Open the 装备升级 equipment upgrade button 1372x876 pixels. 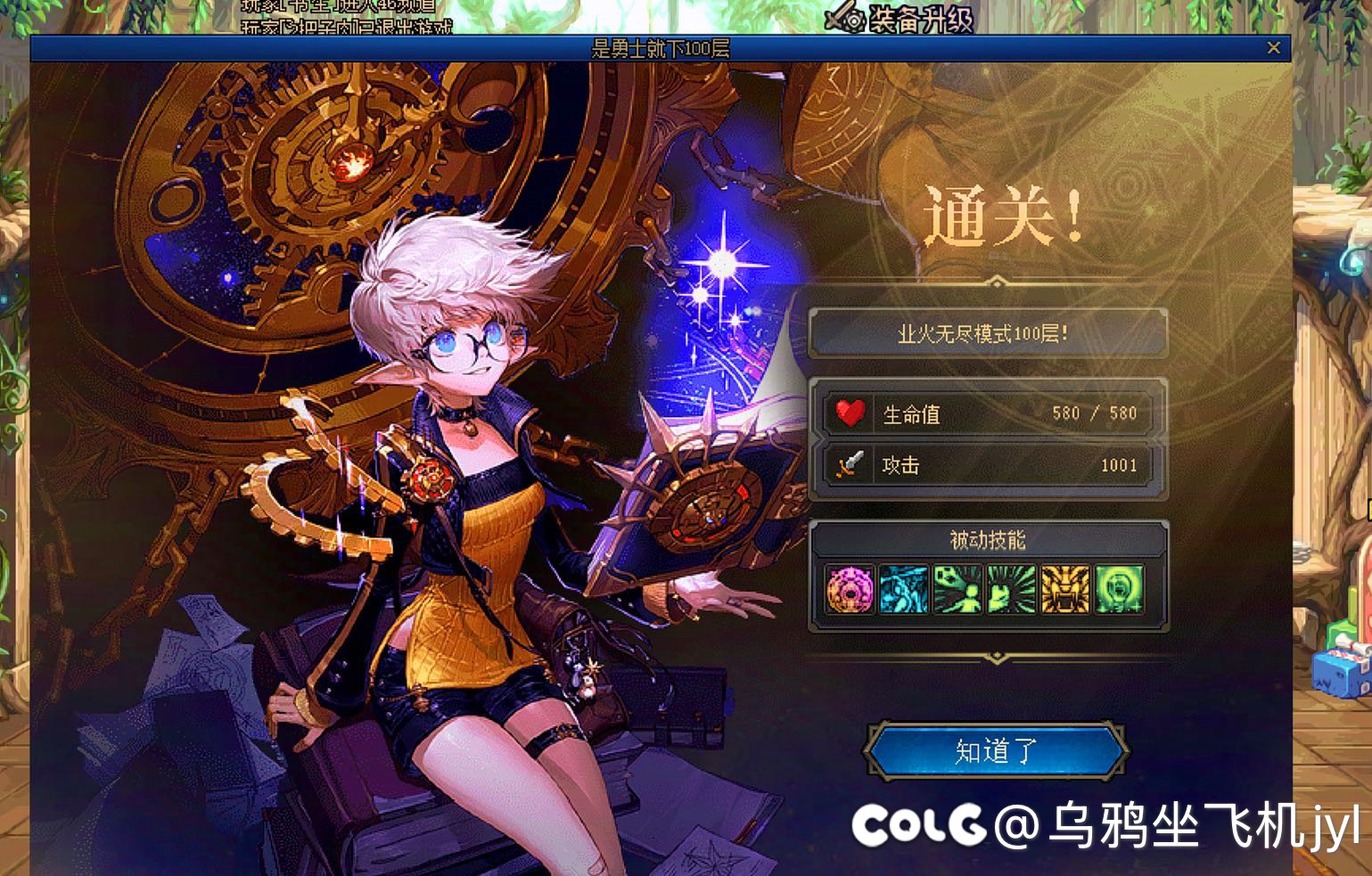(x=900, y=18)
